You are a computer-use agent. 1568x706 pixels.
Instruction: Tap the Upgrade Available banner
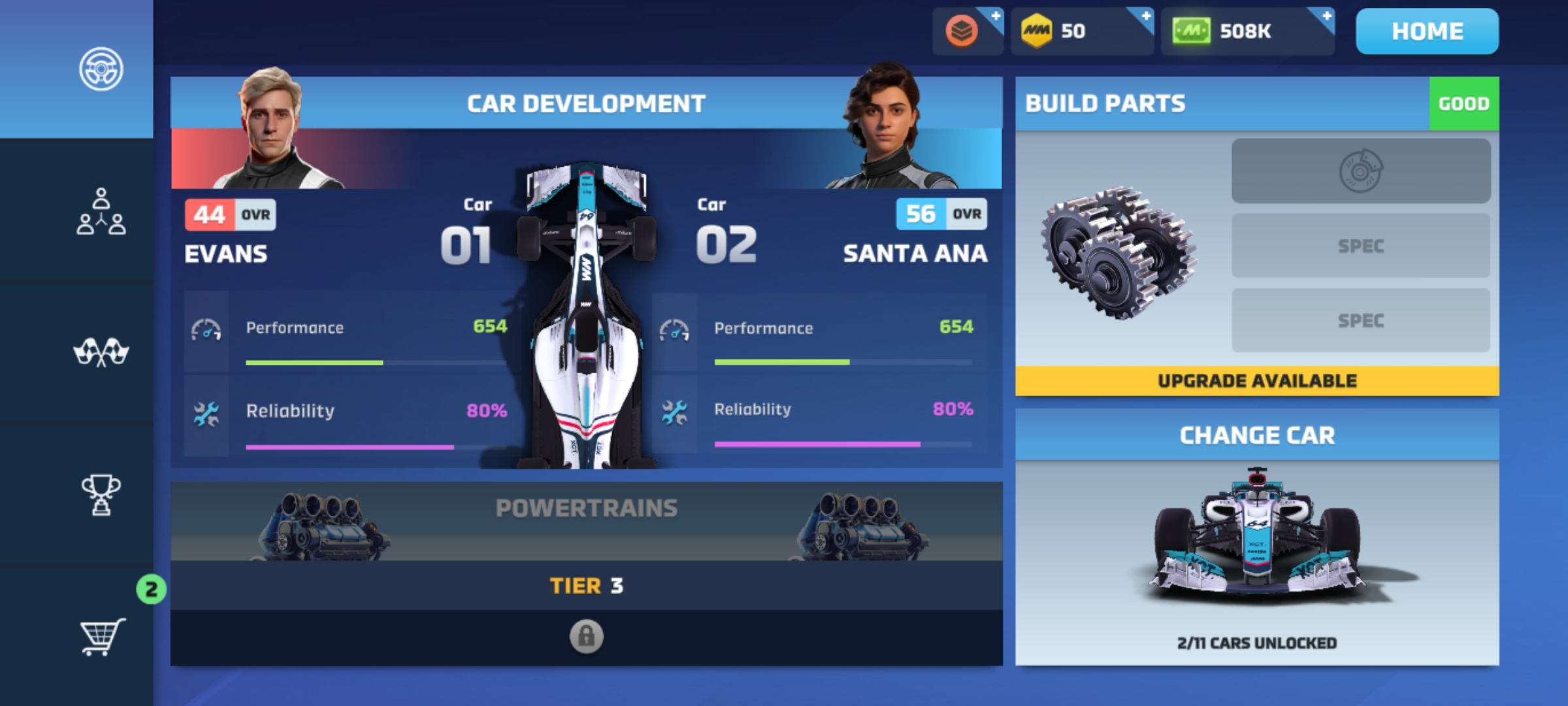click(1257, 380)
